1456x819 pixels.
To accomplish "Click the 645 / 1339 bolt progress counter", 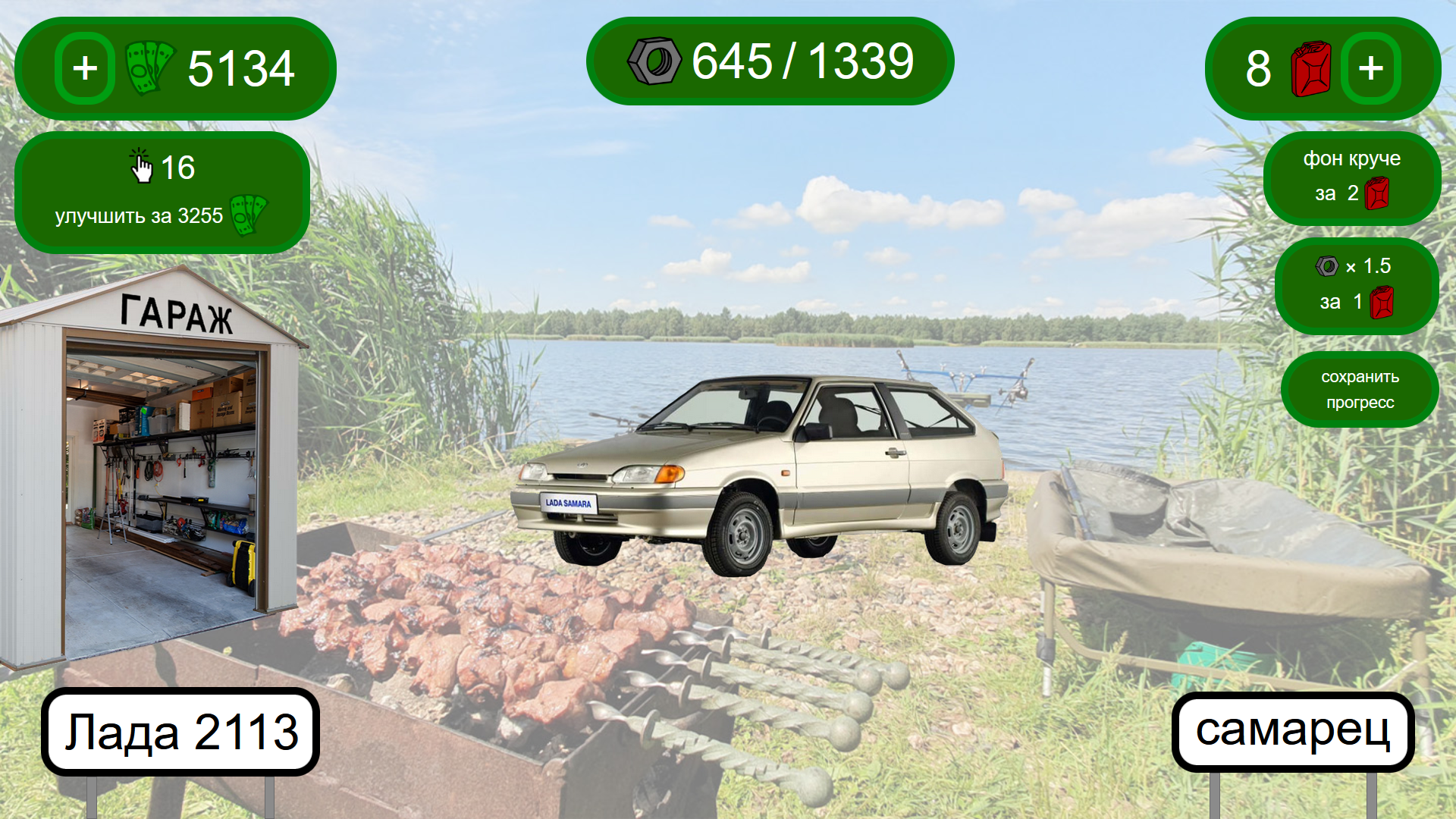I will [x=768, y=62].
